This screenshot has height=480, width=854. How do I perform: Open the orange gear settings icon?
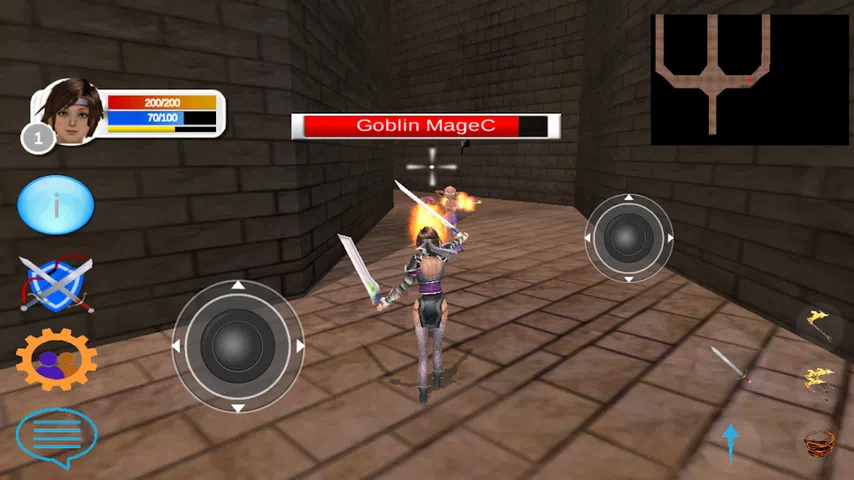click(56, 358)
